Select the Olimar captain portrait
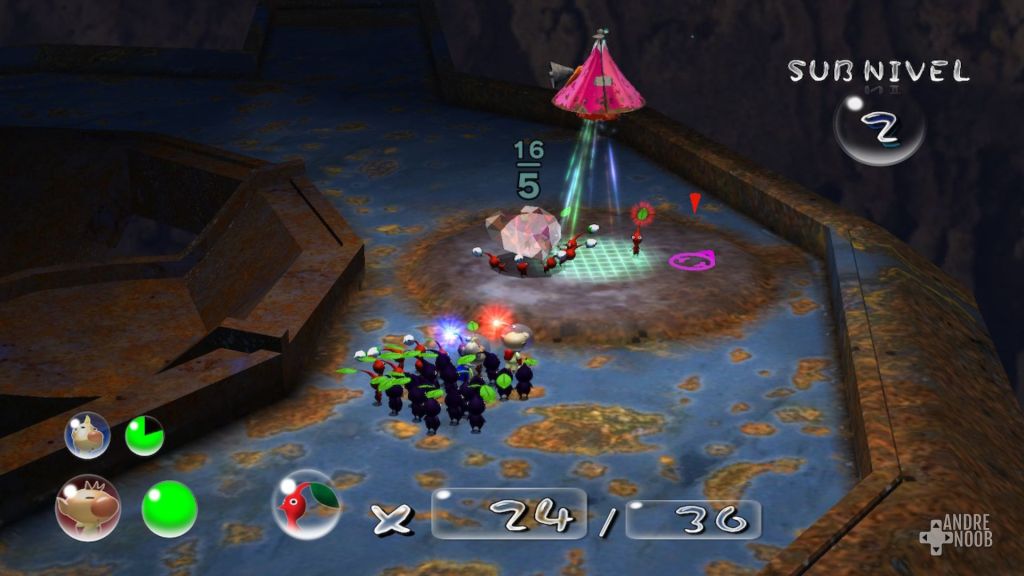The height and width of the screenshot is (576, 1024). 88,507
